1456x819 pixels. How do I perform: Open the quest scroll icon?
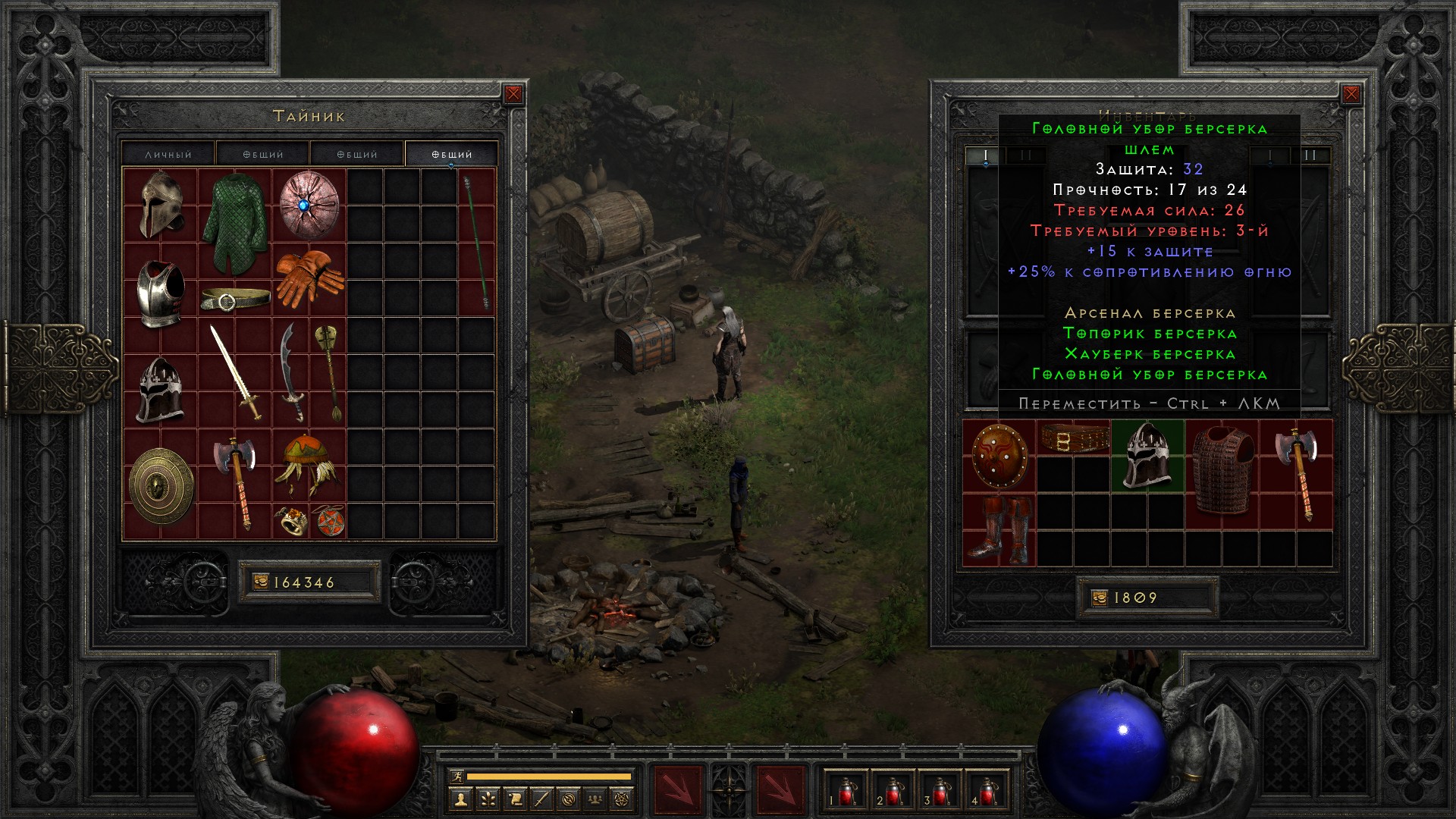515,799
